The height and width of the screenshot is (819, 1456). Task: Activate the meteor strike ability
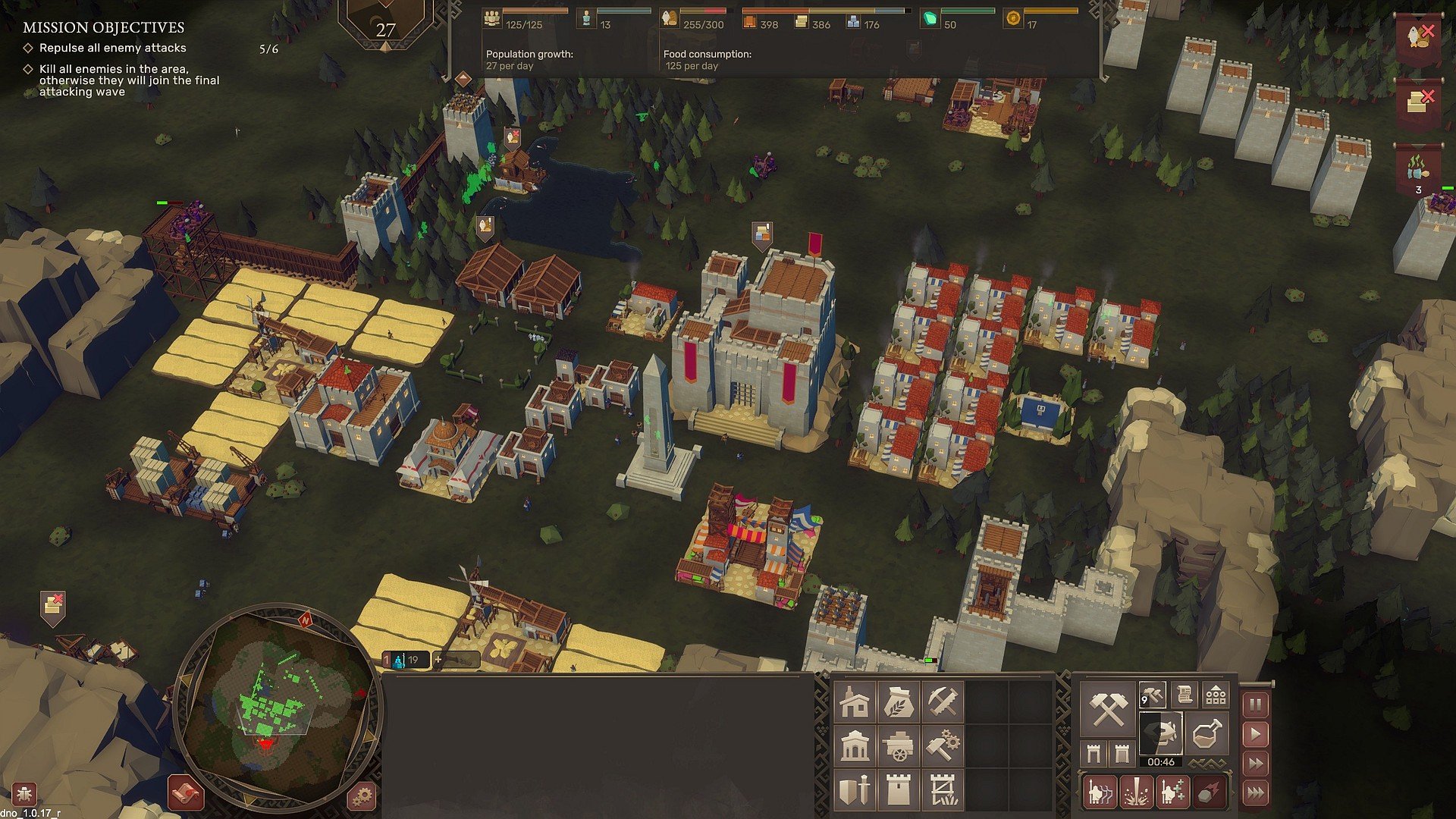tap(1209, 792)
